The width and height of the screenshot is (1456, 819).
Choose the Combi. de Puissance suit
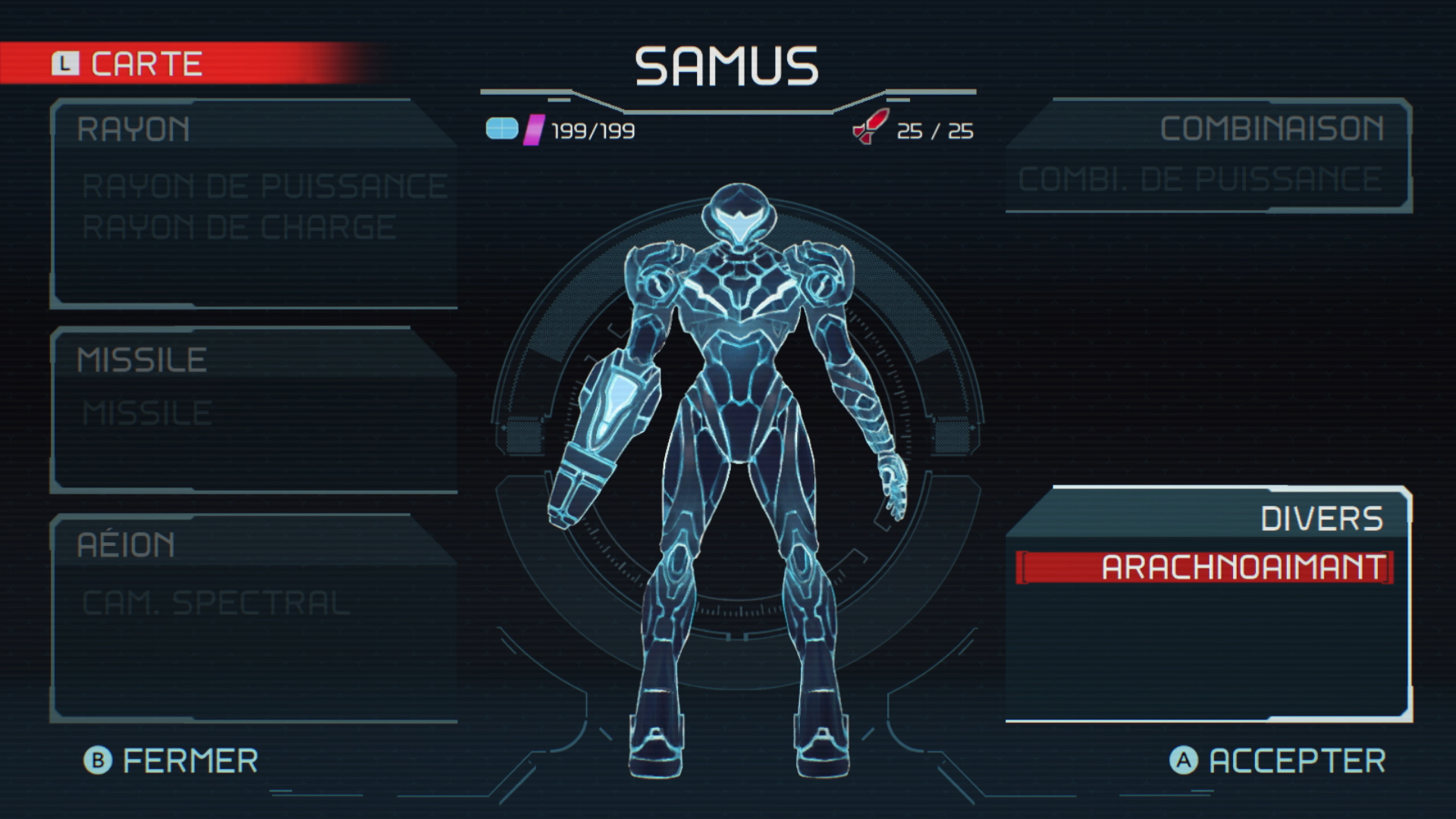click(1199, 180)
